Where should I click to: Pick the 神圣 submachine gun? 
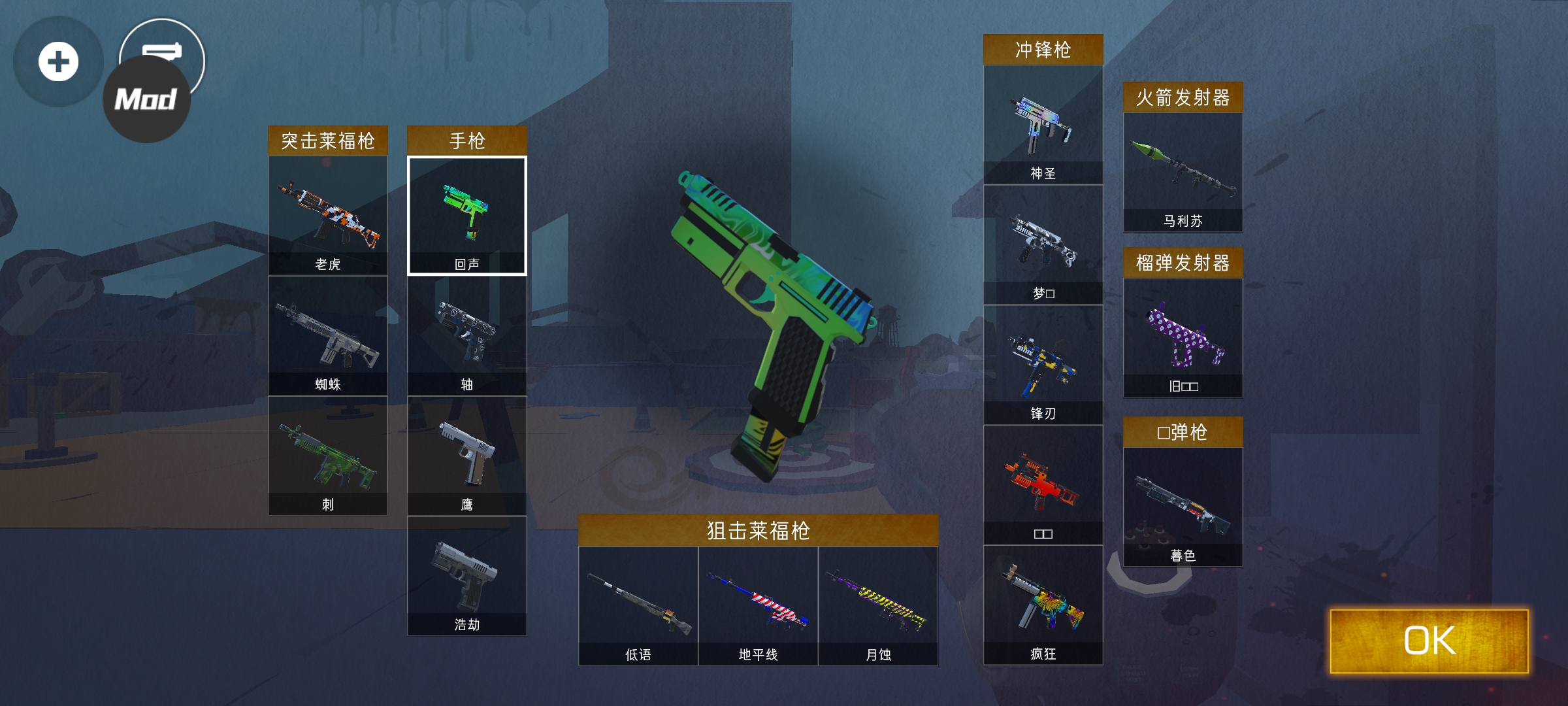tap(1043, 125)
